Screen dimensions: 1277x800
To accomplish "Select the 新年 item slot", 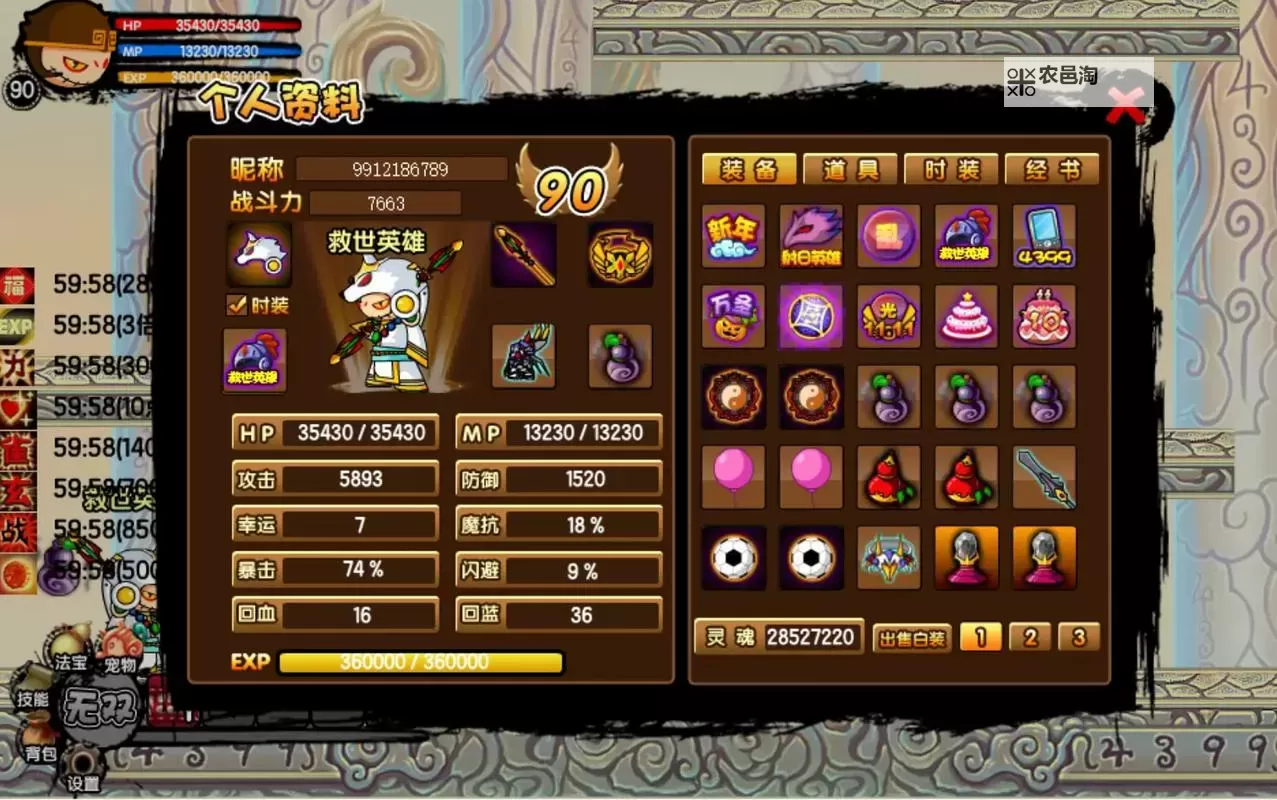I will coord(733,236).
